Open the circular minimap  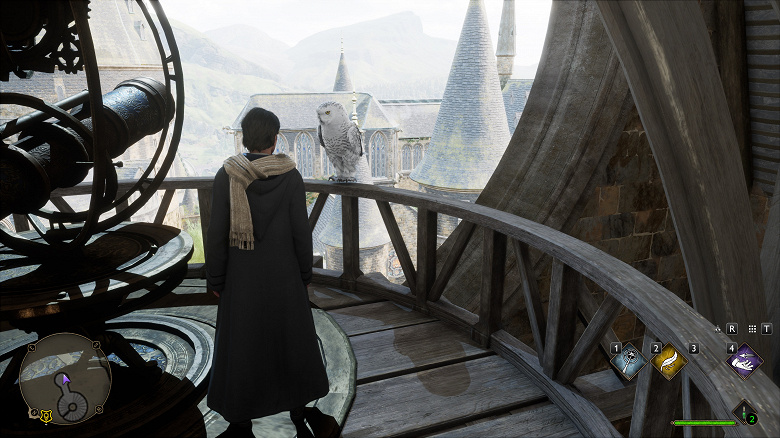click(x=65, y=379)
